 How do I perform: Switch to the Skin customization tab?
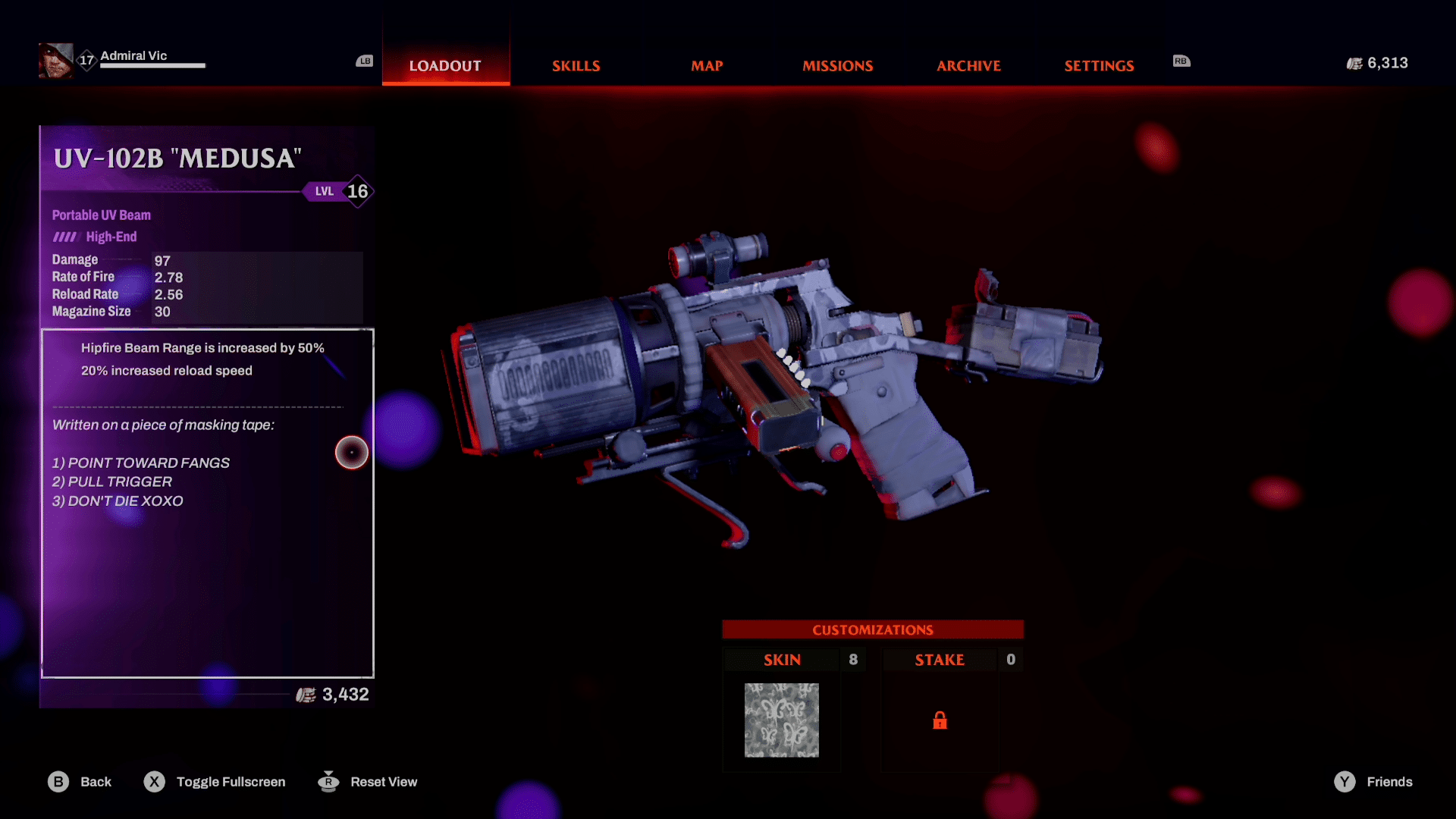(782, 660)
